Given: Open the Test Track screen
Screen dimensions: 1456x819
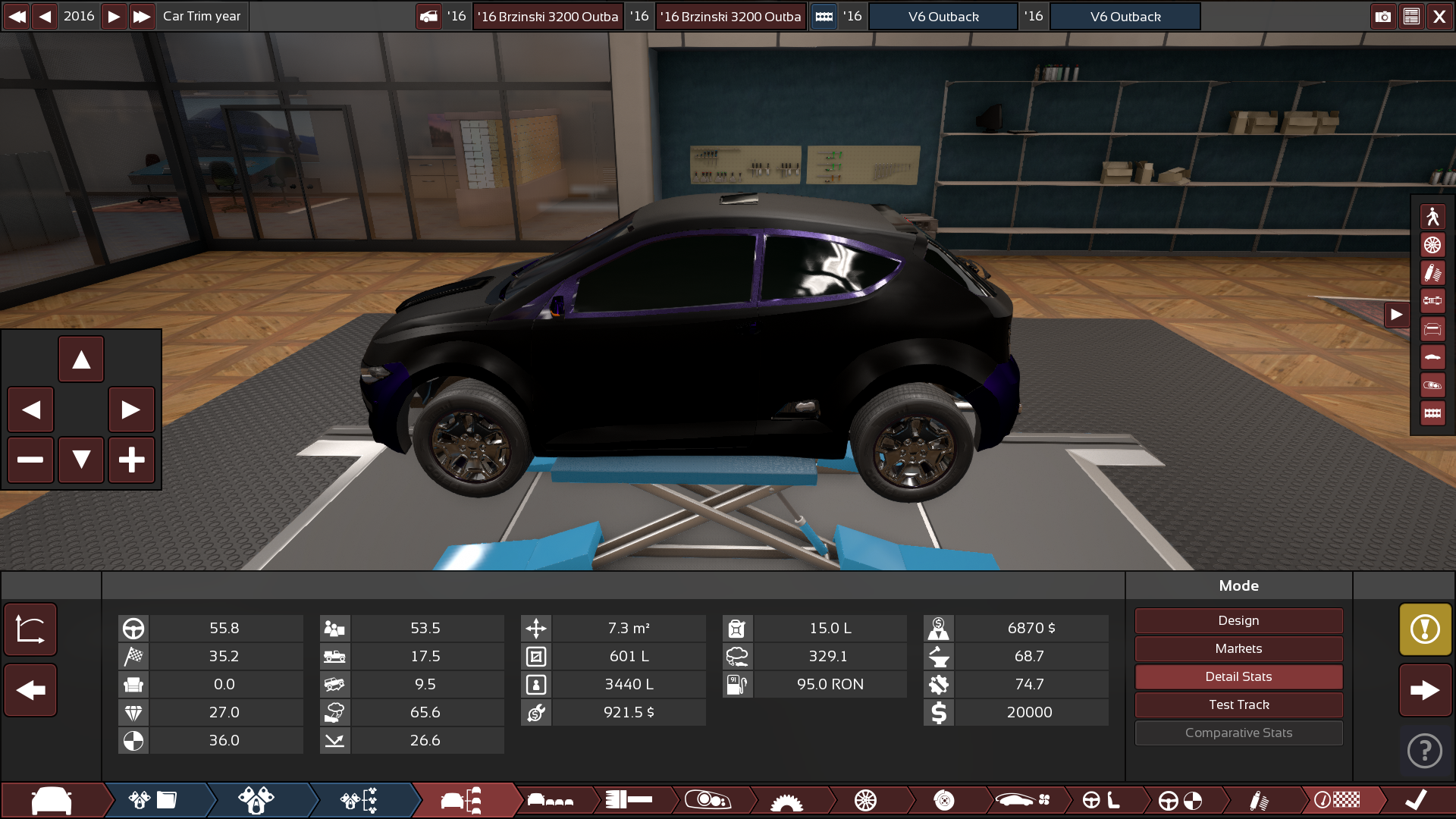Looking at the screenshot, I should [1238, 704].
